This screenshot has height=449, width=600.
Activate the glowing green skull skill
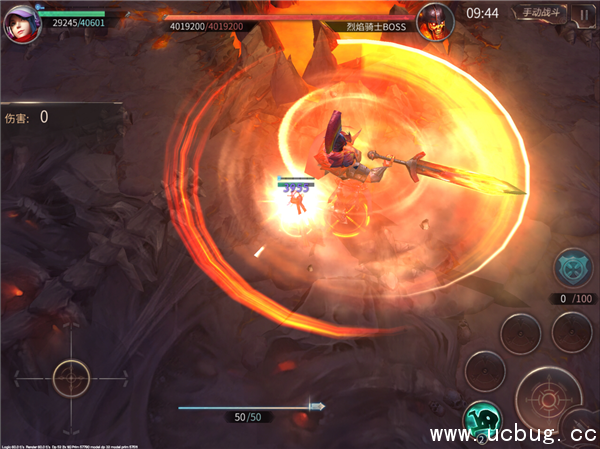482,420
